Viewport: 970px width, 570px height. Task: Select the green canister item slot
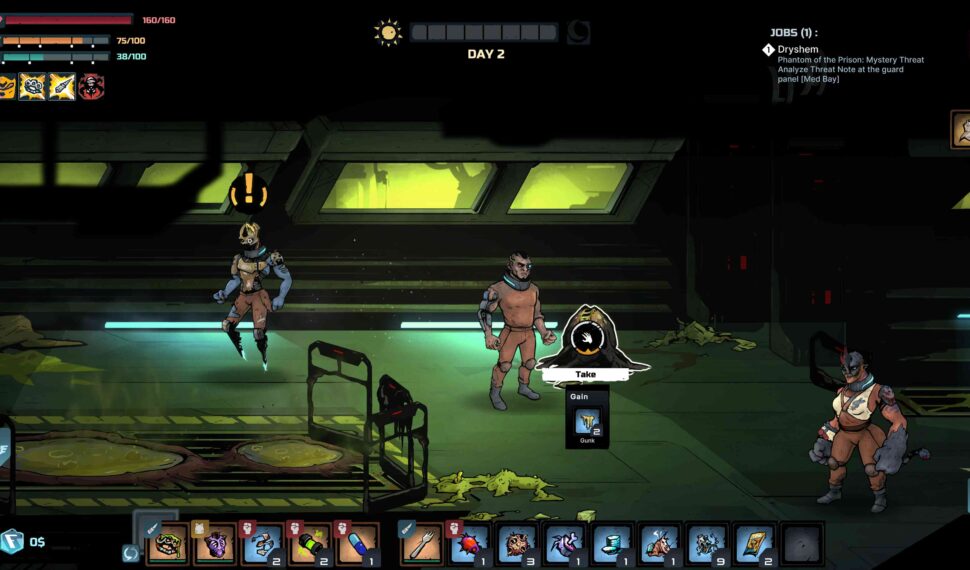point(309,544)
